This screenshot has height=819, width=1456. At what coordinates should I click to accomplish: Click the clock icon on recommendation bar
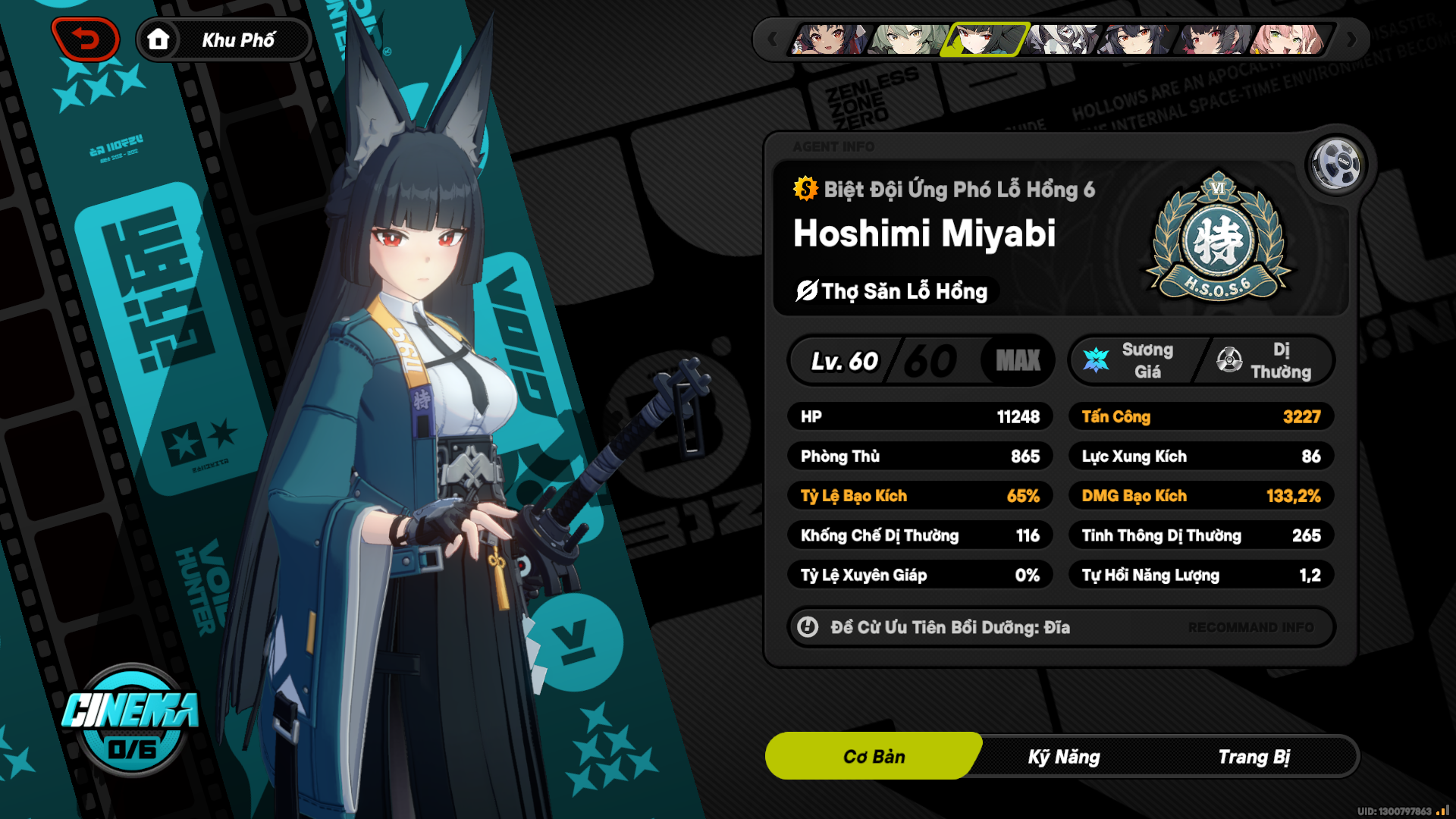point(807,627)
